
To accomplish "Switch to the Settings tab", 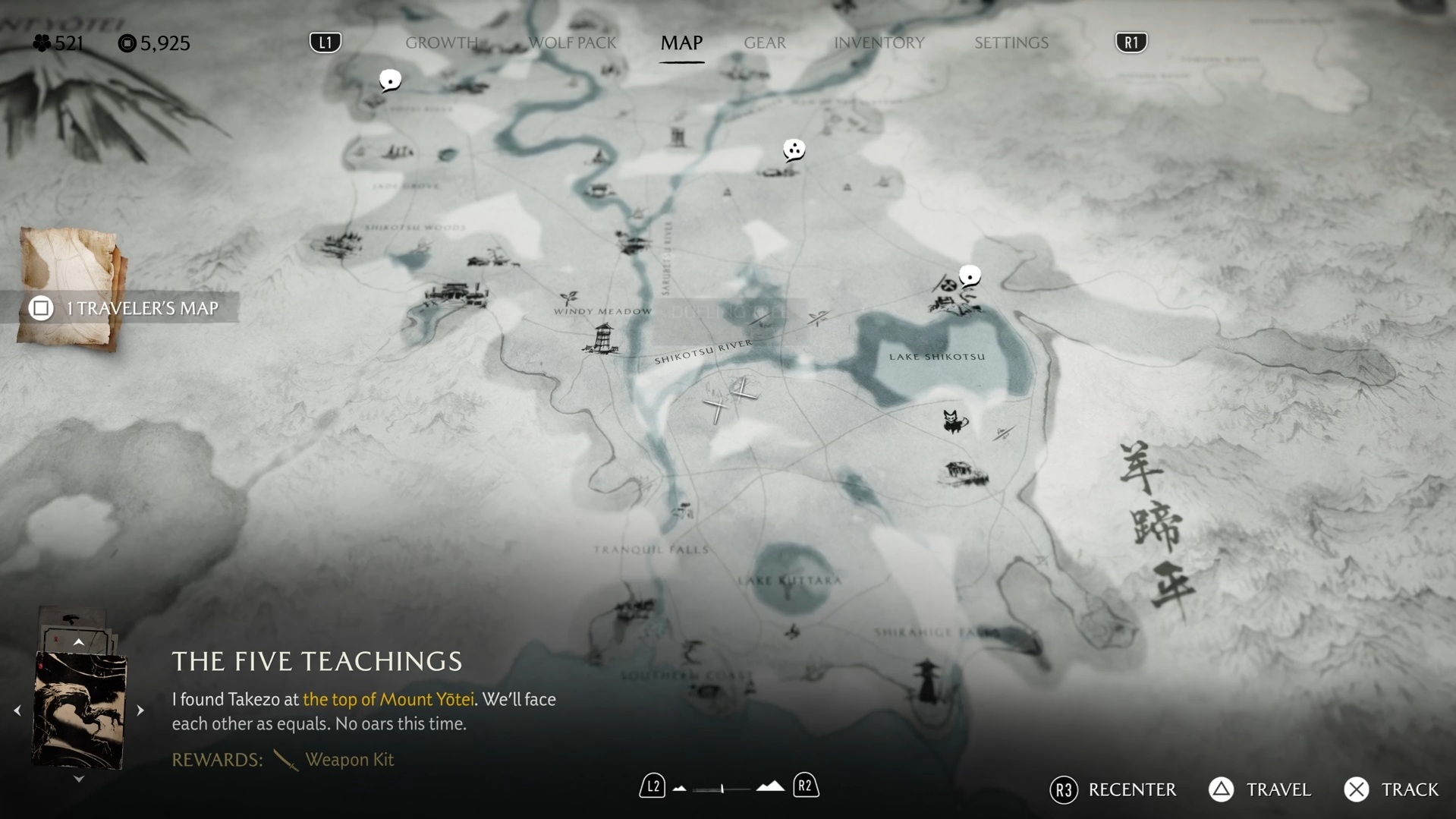I will coord(1011,43).
